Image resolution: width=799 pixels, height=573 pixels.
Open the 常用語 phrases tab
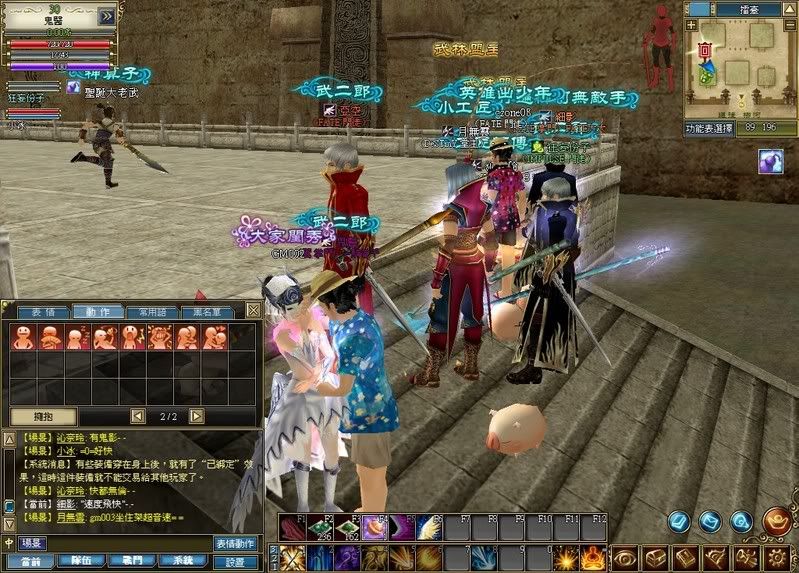pos(154,312)
